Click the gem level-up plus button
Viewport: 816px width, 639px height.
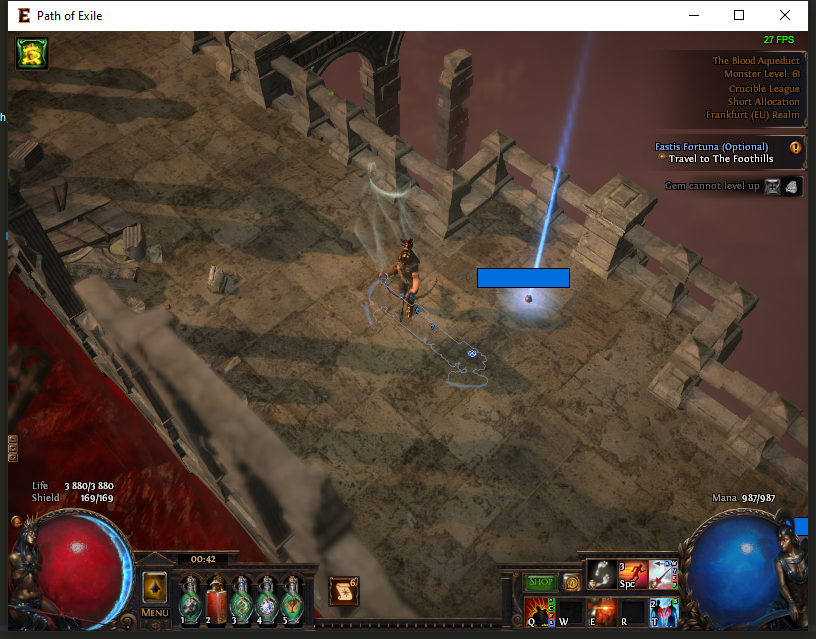point(772,186)
